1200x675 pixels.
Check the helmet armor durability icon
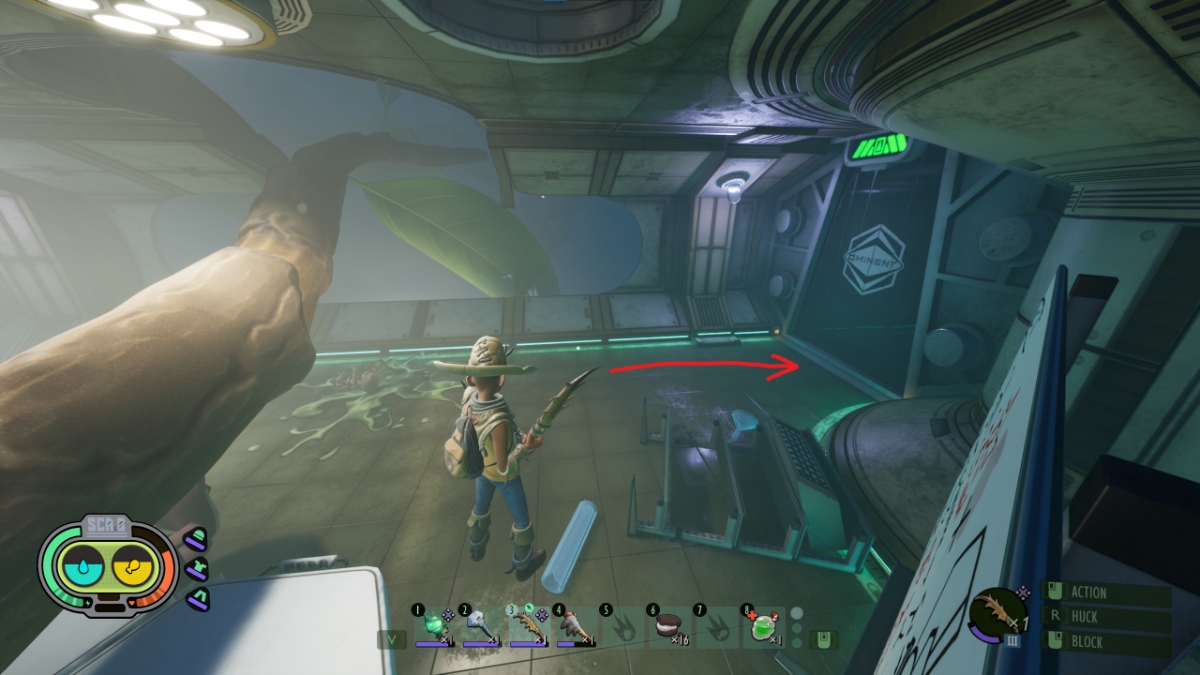(x=197, y=540)
